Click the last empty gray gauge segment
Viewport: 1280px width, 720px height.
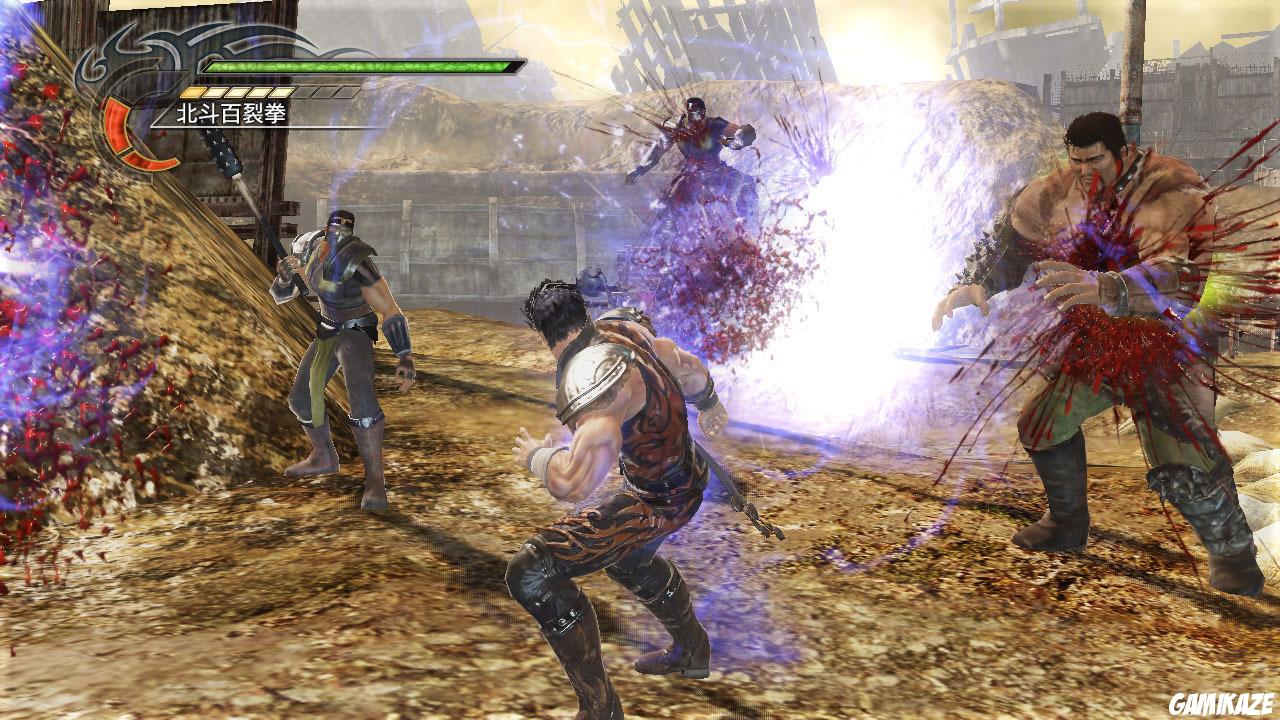tap(345, 92)
